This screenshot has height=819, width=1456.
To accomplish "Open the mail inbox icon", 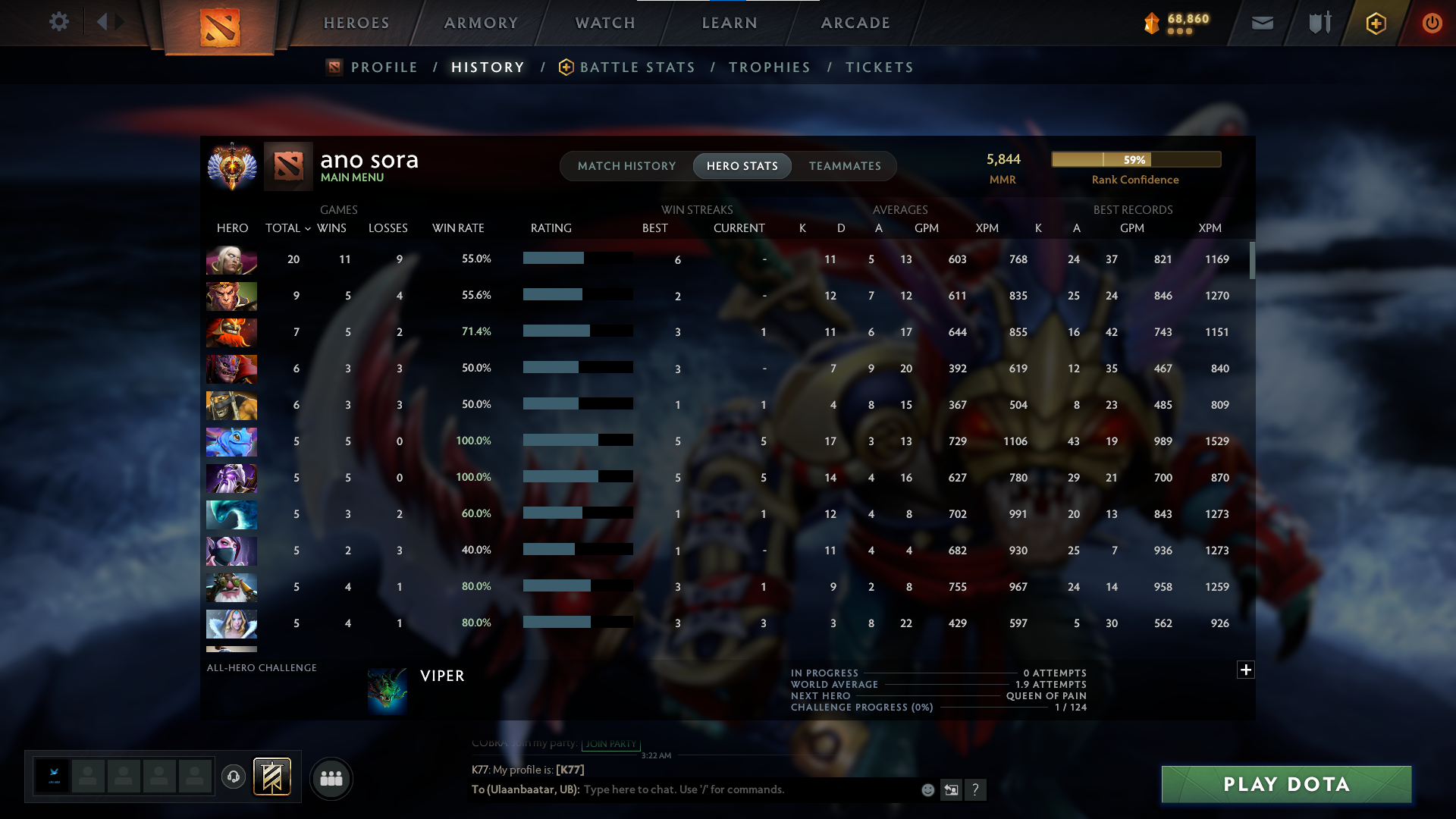I will (x=1261, y=23).
